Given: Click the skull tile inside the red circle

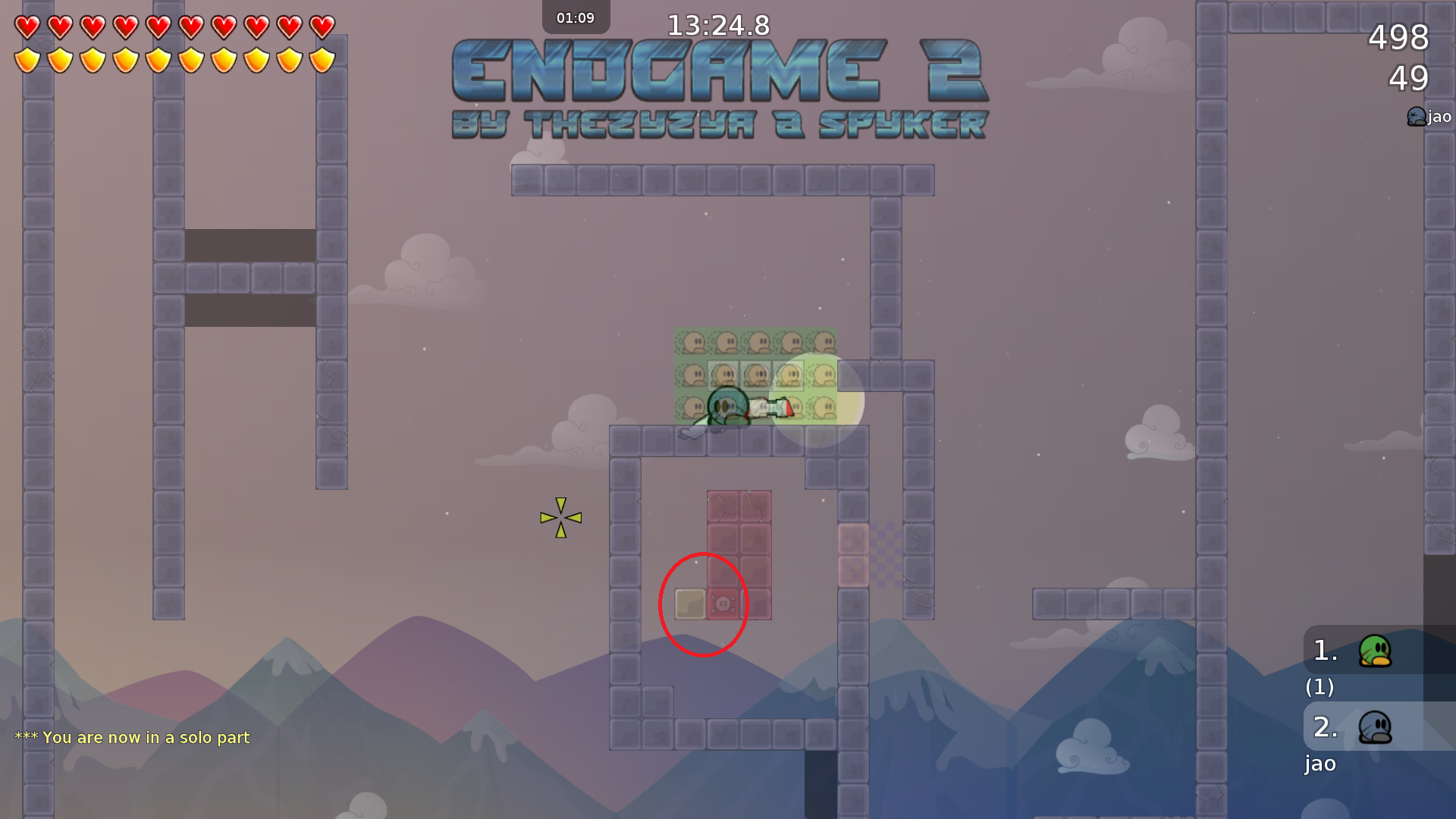Looking at the screenshot, I should (x=724, y=604).
